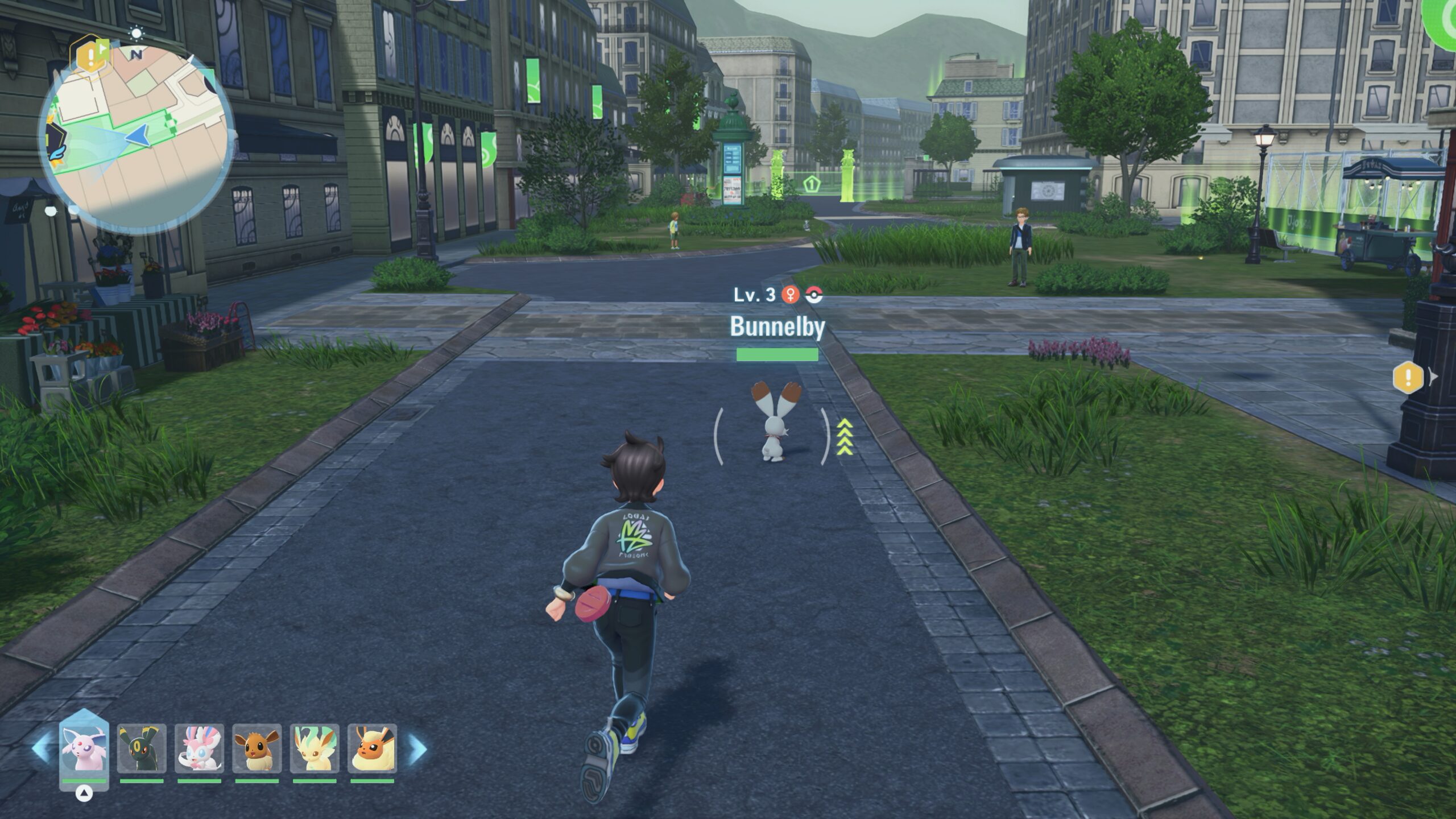
Task: Pick Eevee in the party lineup
Action: 257,748
